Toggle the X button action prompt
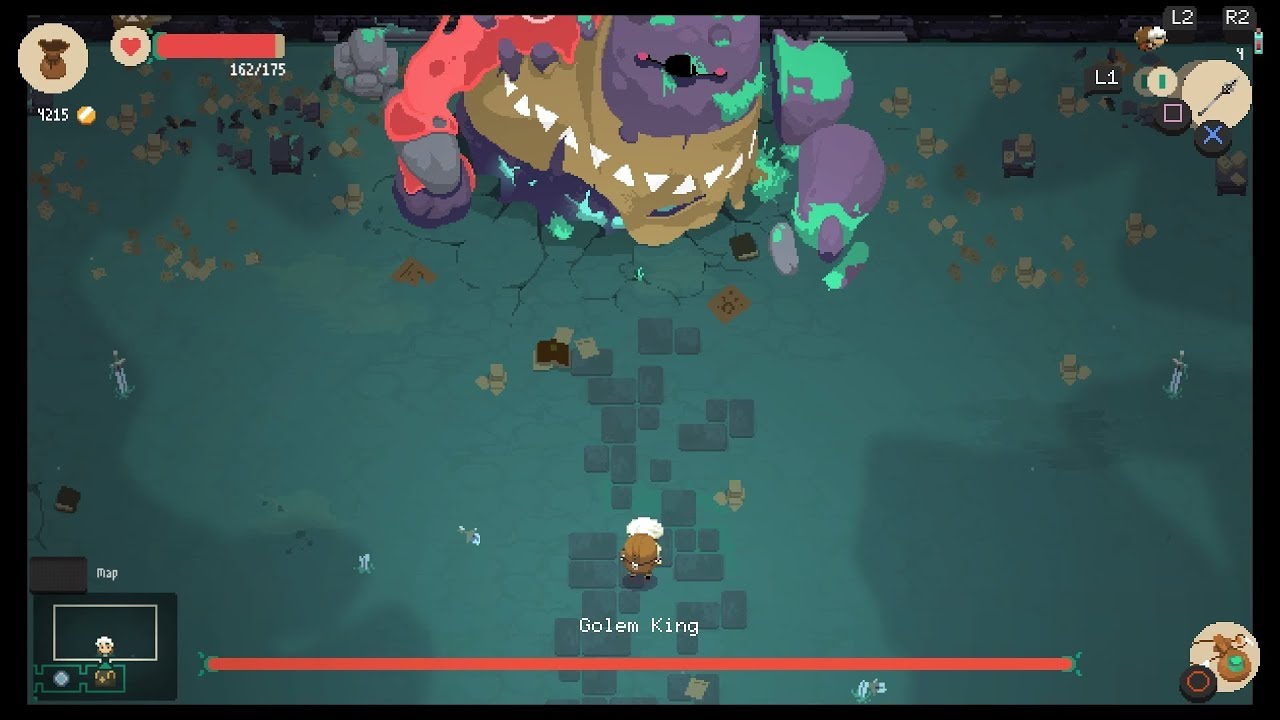 [x=1213, y=133]
